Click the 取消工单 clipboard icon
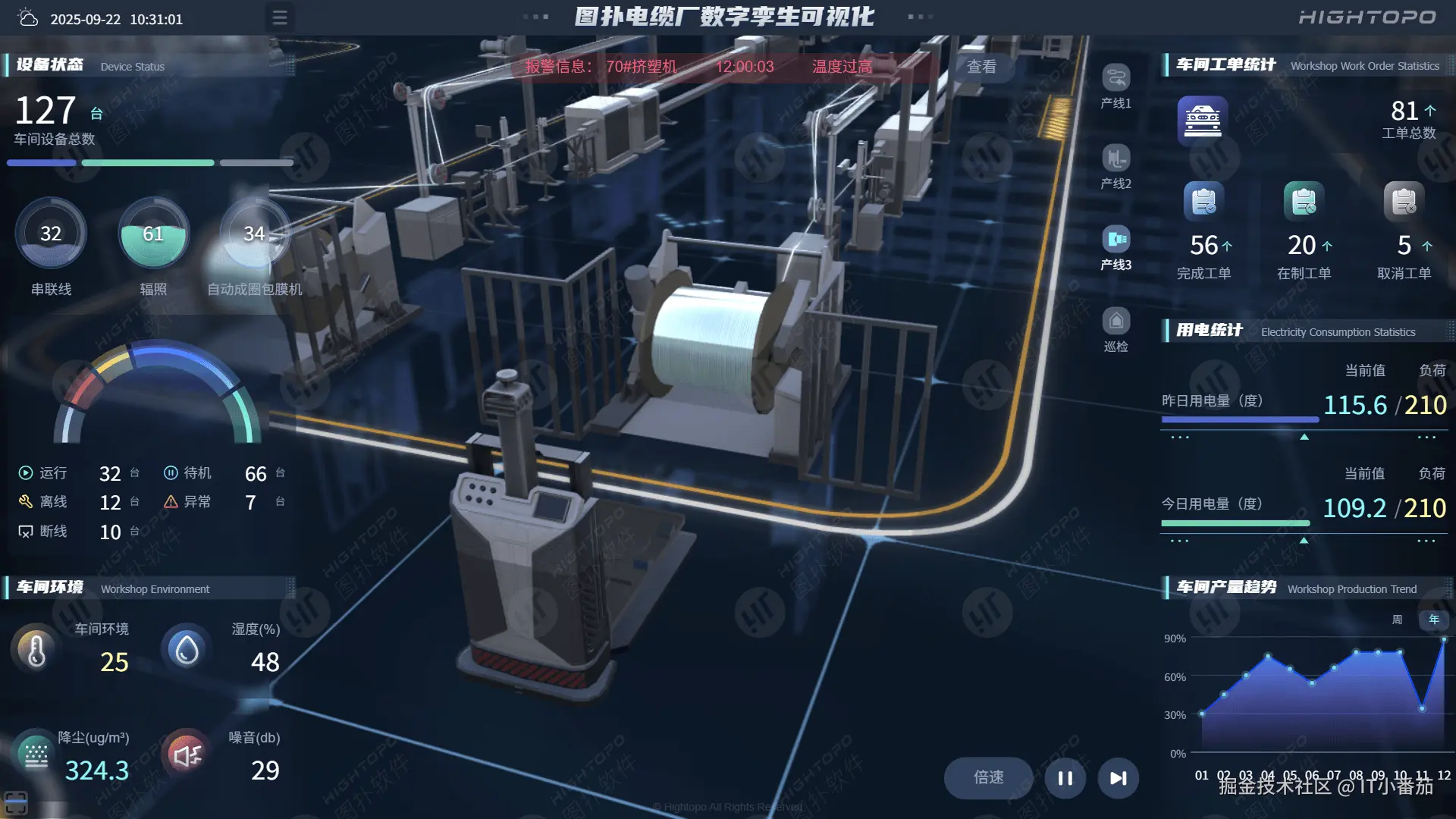Screen dimensions: 1456x819 [x=1403, y=199]
